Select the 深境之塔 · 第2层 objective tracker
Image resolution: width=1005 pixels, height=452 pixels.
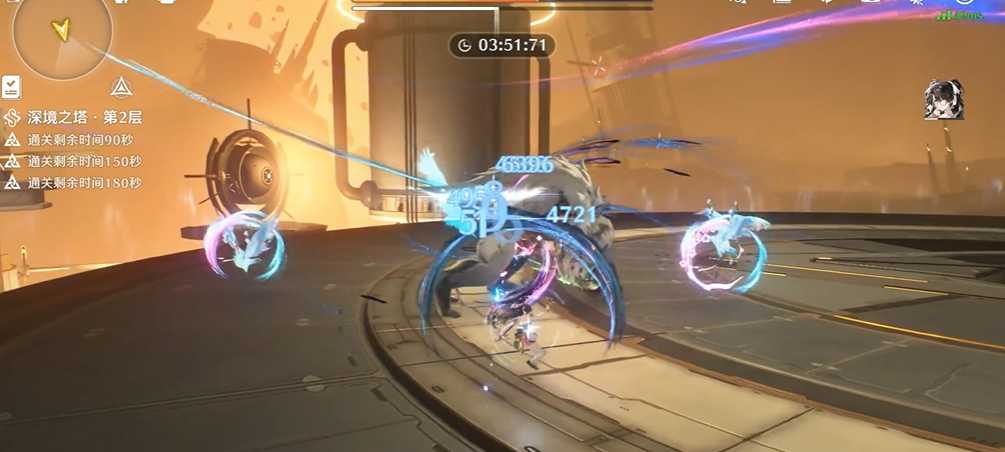tap(81, 117)
